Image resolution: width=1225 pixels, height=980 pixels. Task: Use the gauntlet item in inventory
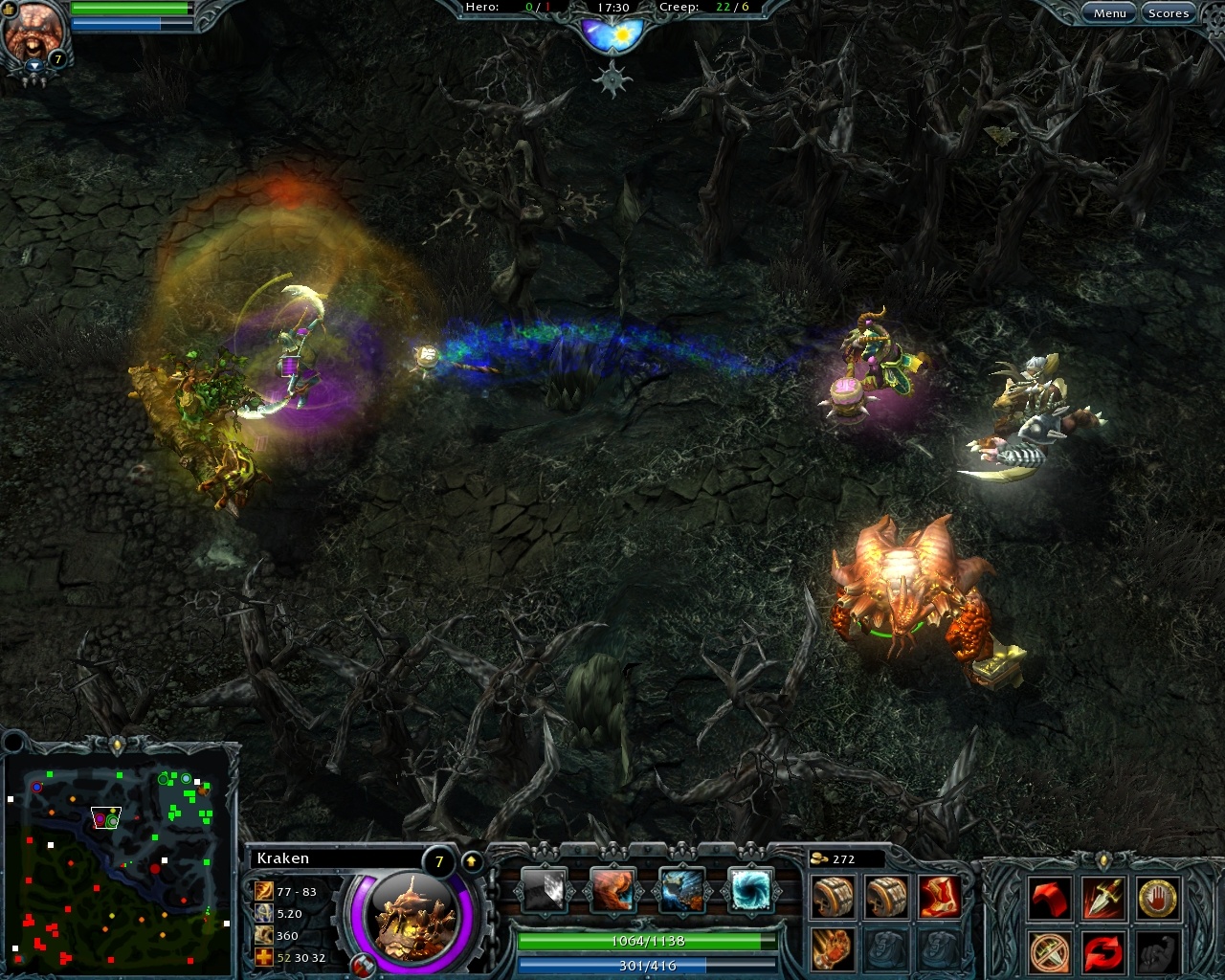point(833,947)
